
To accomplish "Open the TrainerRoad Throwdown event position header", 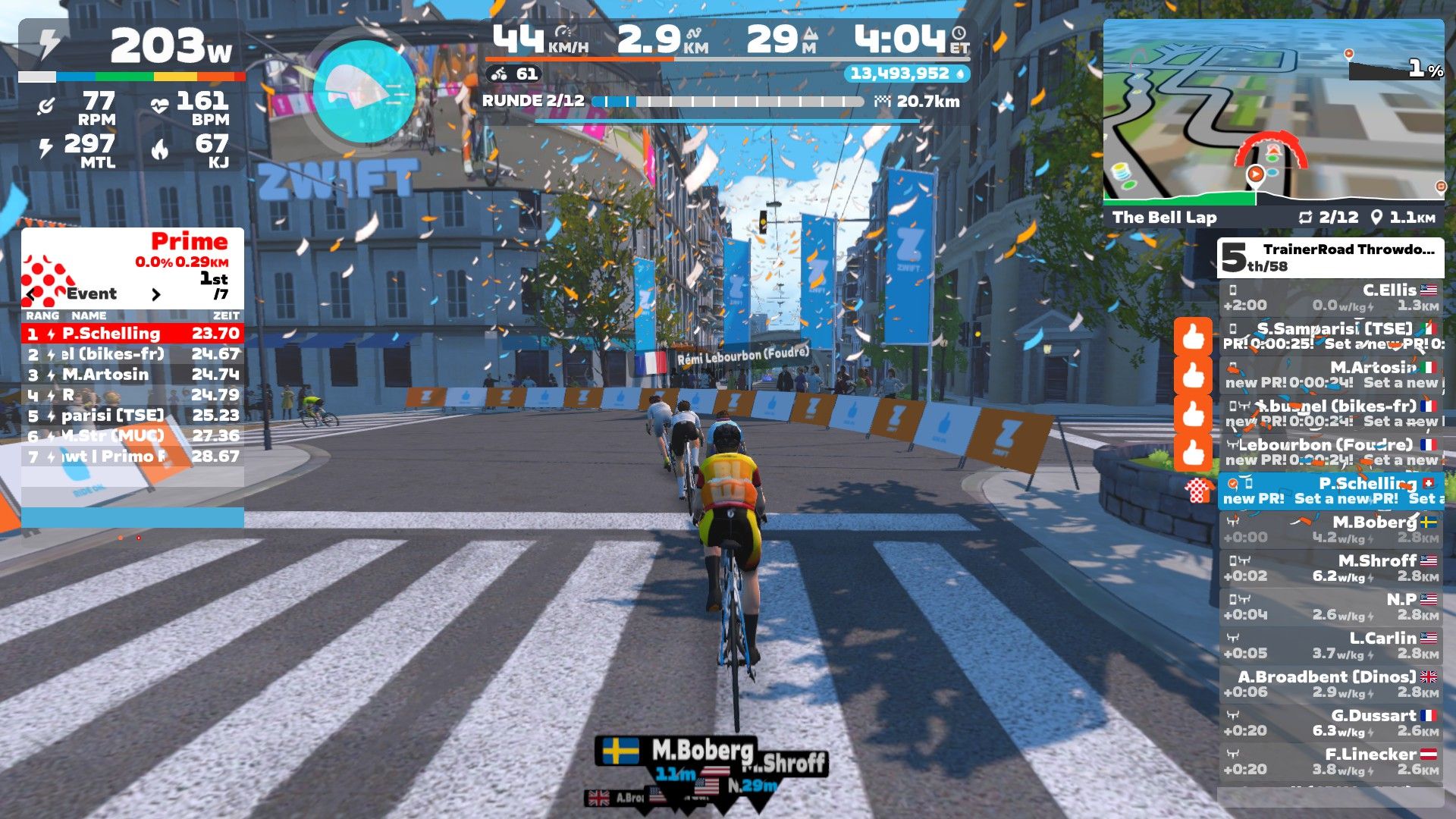I will point(1330,258).
